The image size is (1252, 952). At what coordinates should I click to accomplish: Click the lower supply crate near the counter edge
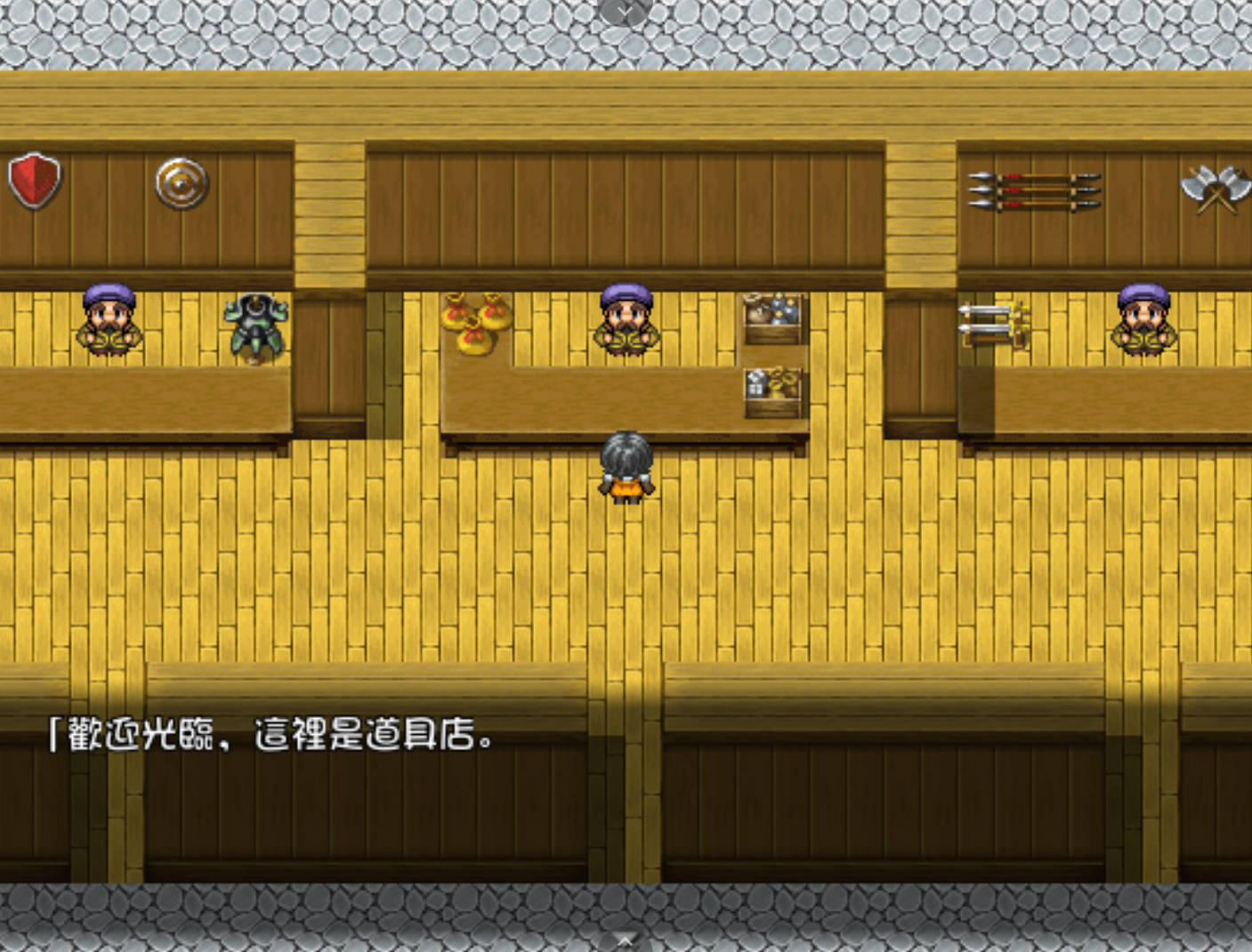[771, 391]
